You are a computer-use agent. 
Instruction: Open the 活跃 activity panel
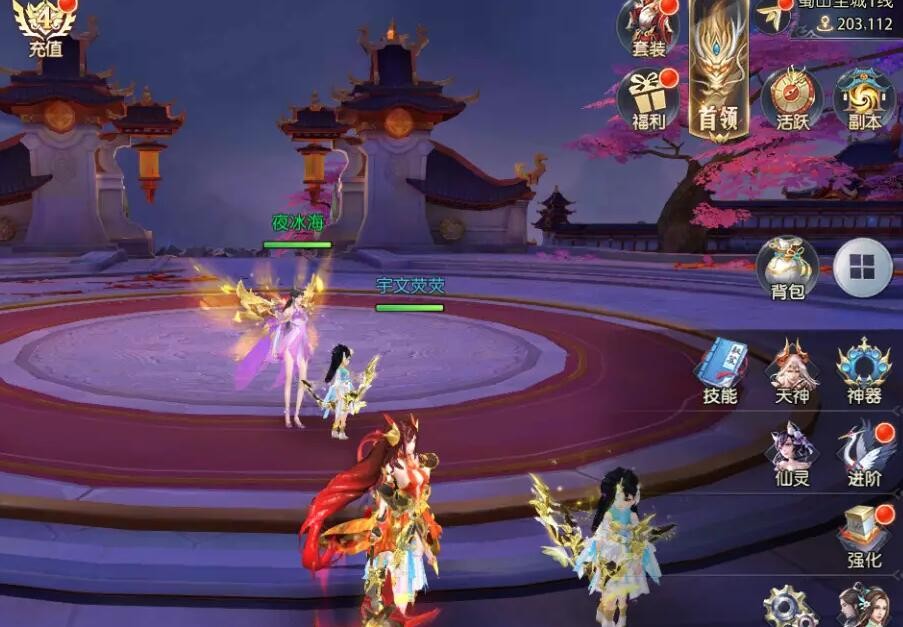(792, 98)
